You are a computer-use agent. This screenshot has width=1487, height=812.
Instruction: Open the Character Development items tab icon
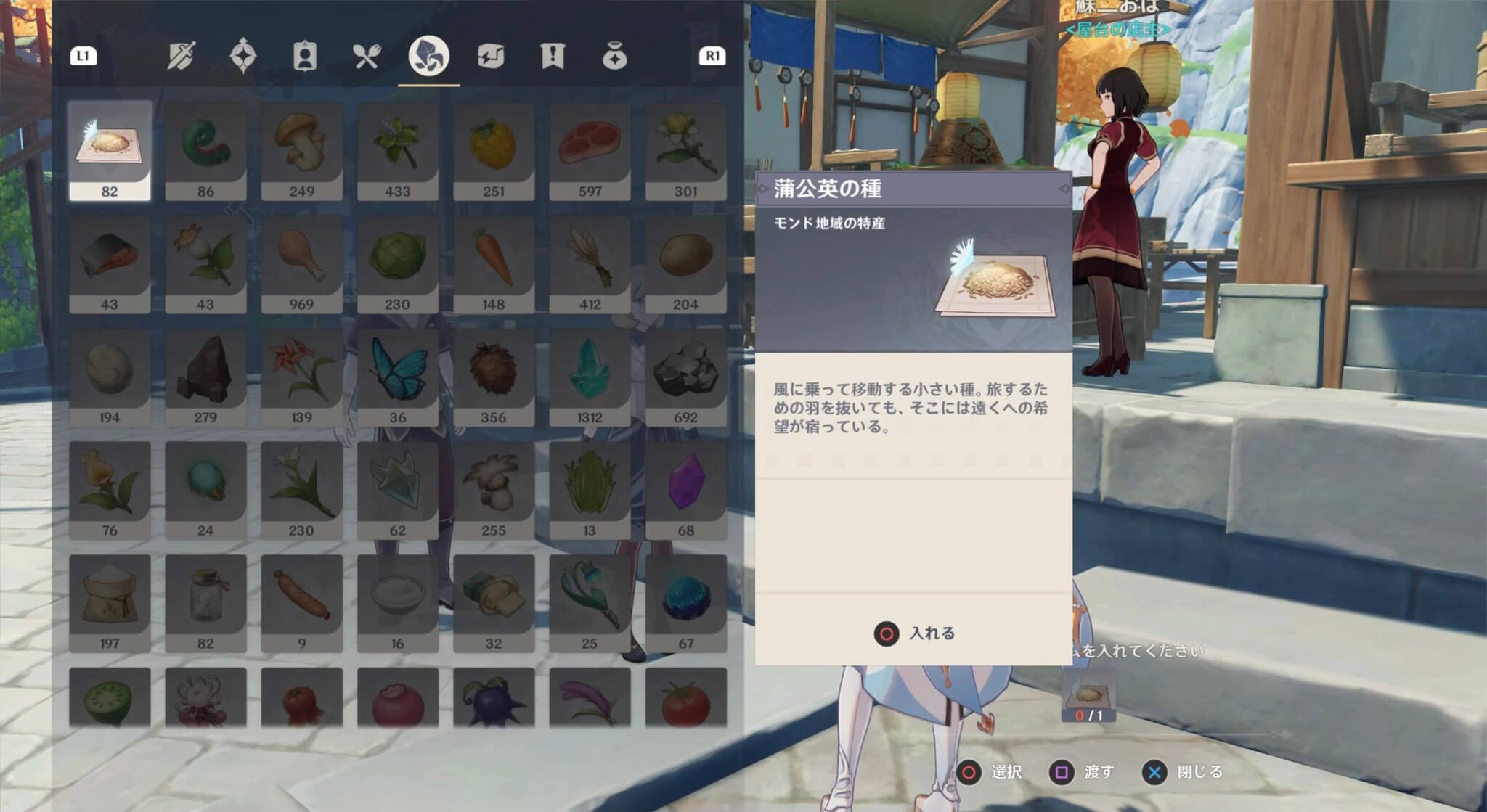303,58
